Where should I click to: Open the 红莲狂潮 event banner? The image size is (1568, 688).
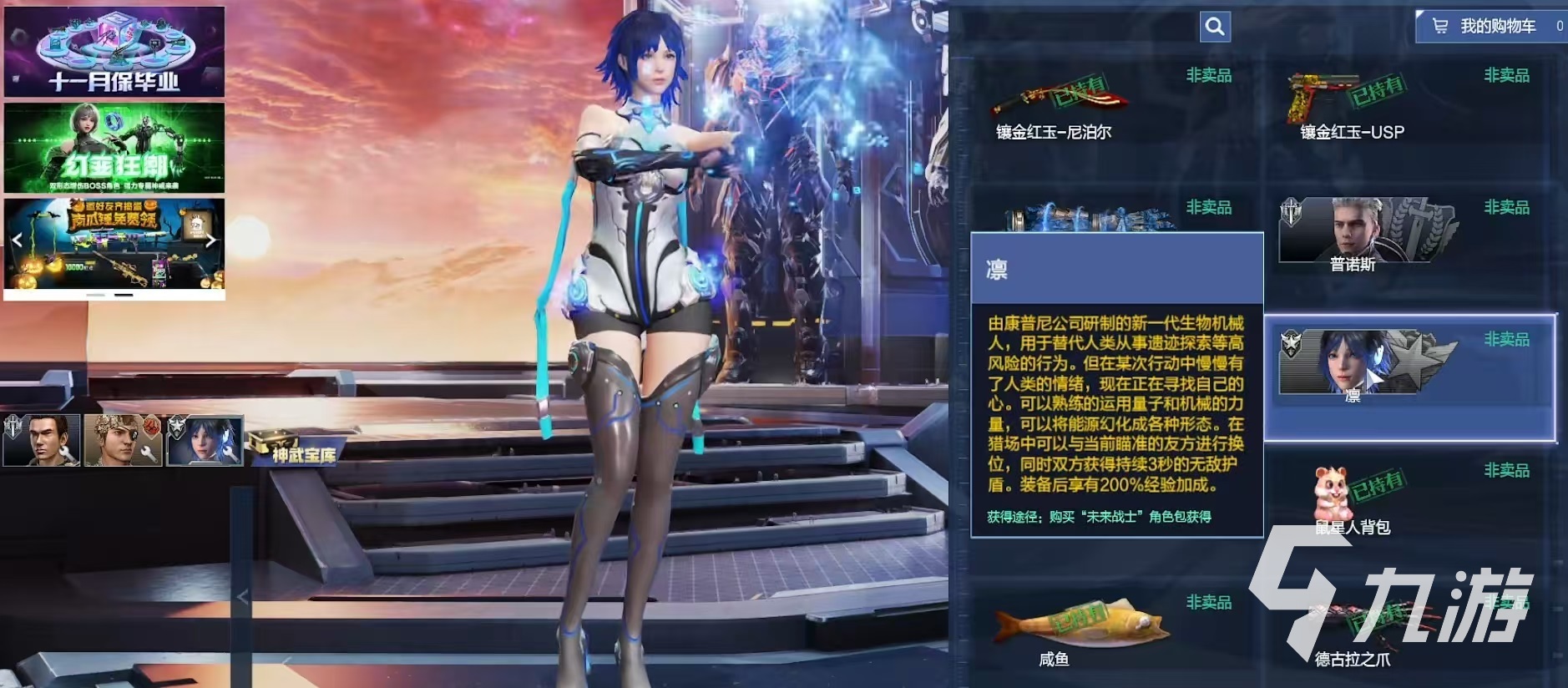(x=114, y=149)
